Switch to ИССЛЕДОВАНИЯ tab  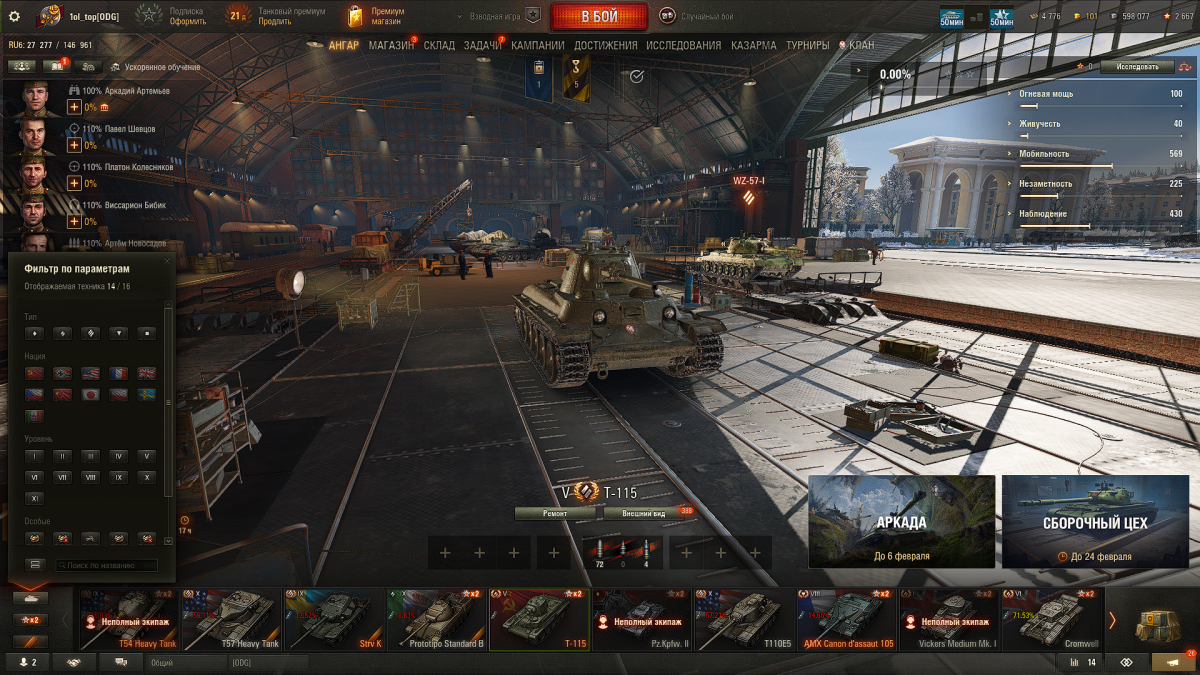[x=683, y=45]
